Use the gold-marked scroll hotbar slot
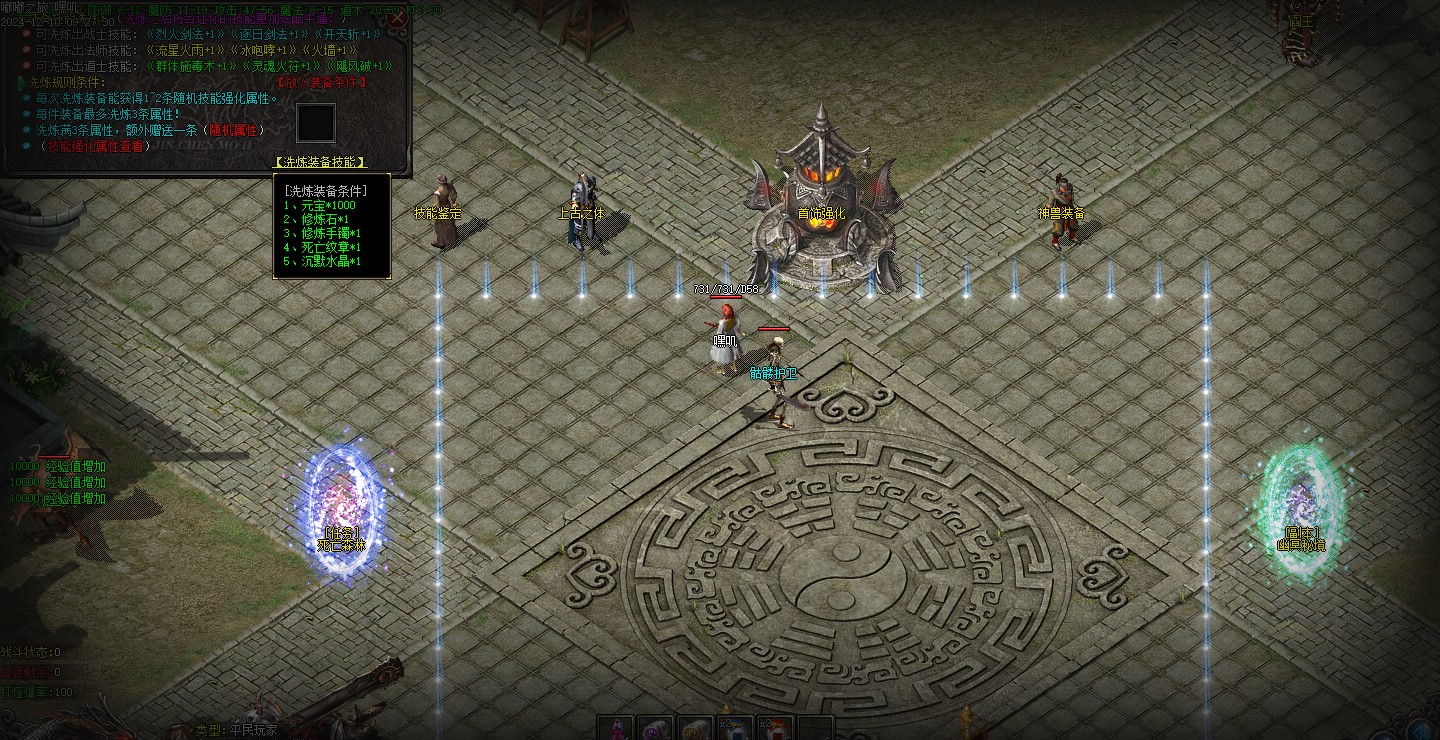This screenshot has height=740, width=1440. [x=696, y=728]
